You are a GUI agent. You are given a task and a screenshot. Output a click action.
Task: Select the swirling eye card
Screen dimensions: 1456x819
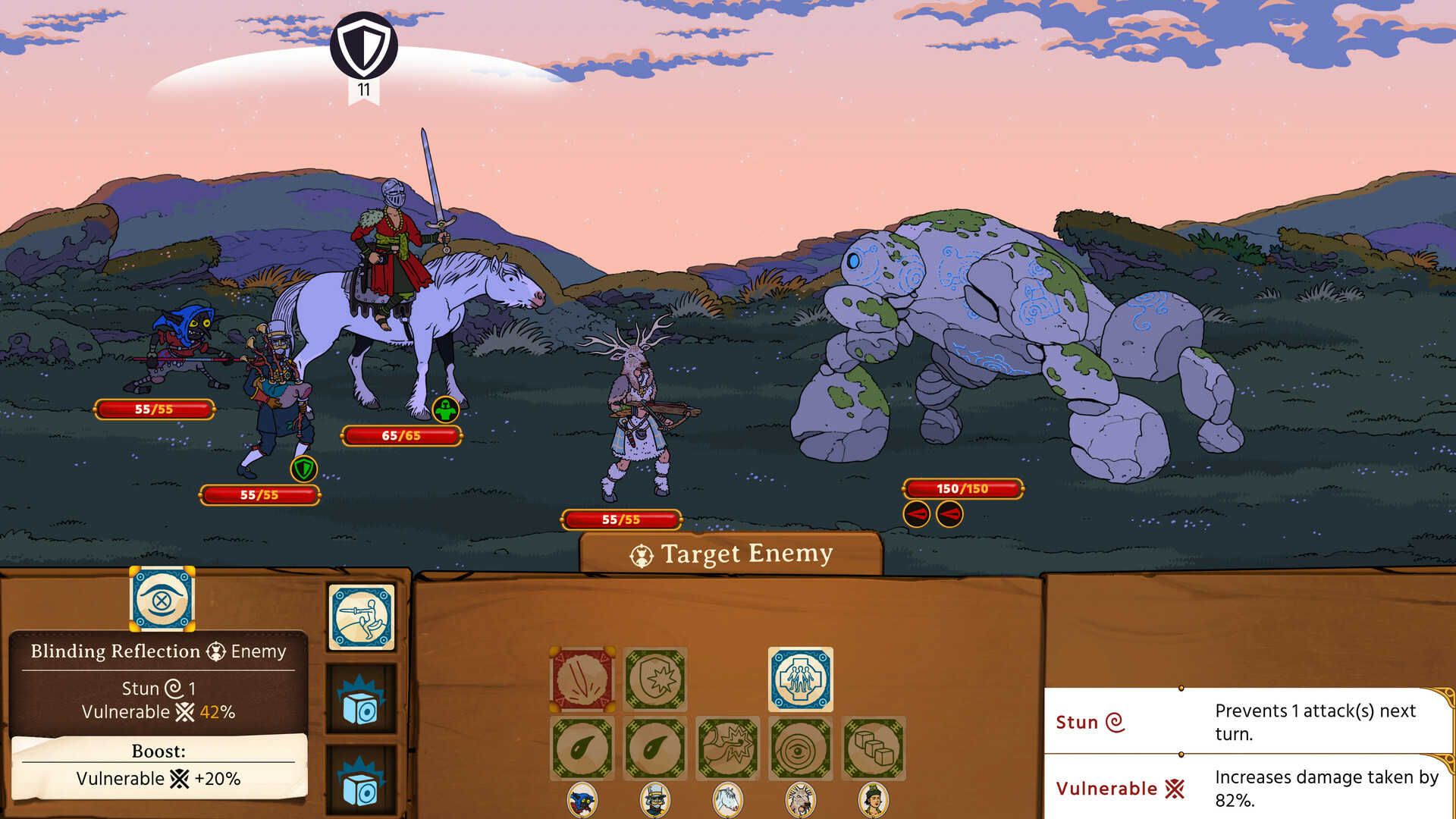pos(801,747)
